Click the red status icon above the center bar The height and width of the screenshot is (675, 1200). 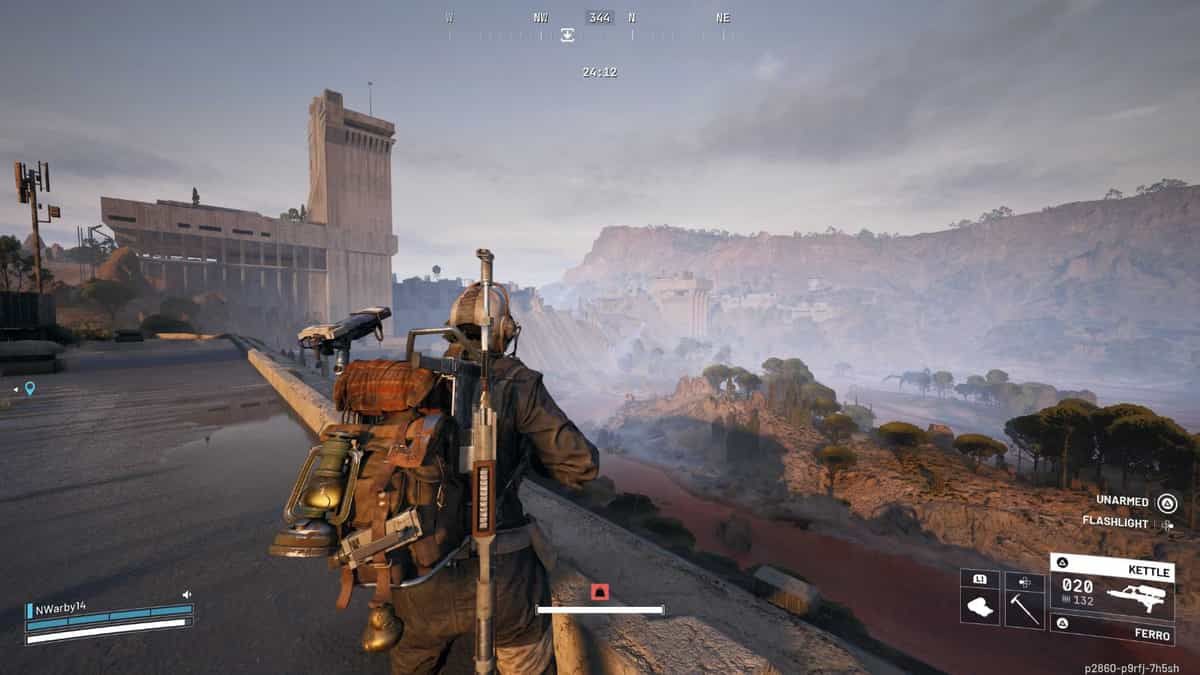(599, 592)
